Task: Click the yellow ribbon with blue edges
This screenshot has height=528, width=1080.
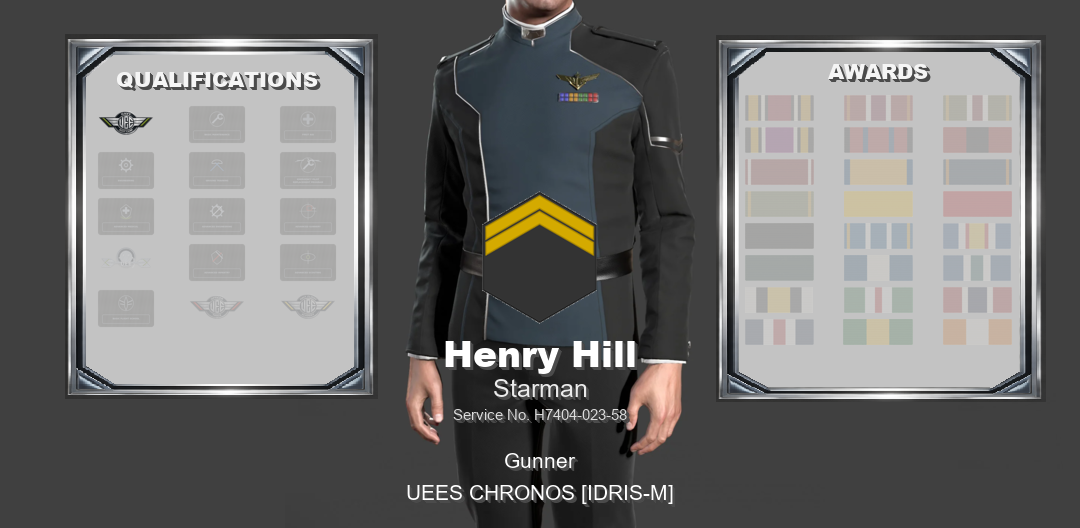Action: (878, 172)
